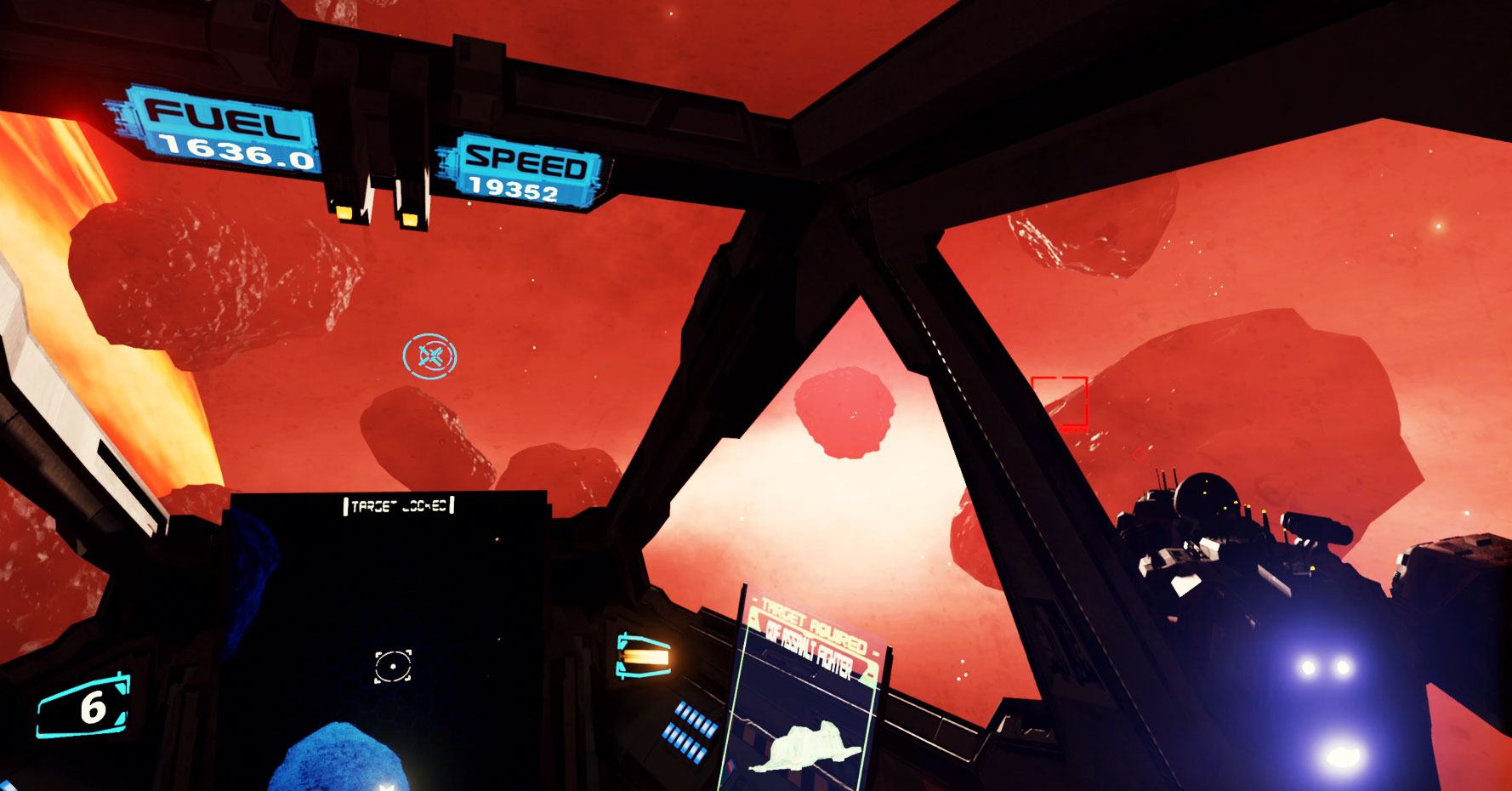Viewport: 1512px width, 791px height.
Task: Click the red enemy lock-on bracket
Action: [1059, 401]
